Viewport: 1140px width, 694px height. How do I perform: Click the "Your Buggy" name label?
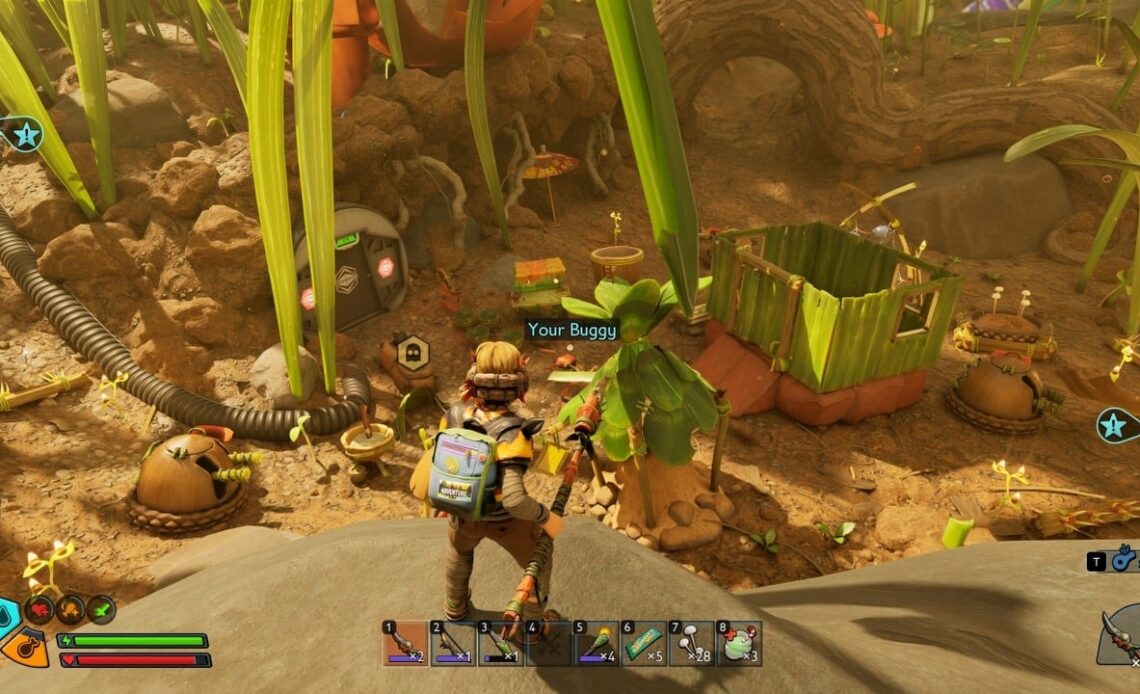click(x=573, y=329)
